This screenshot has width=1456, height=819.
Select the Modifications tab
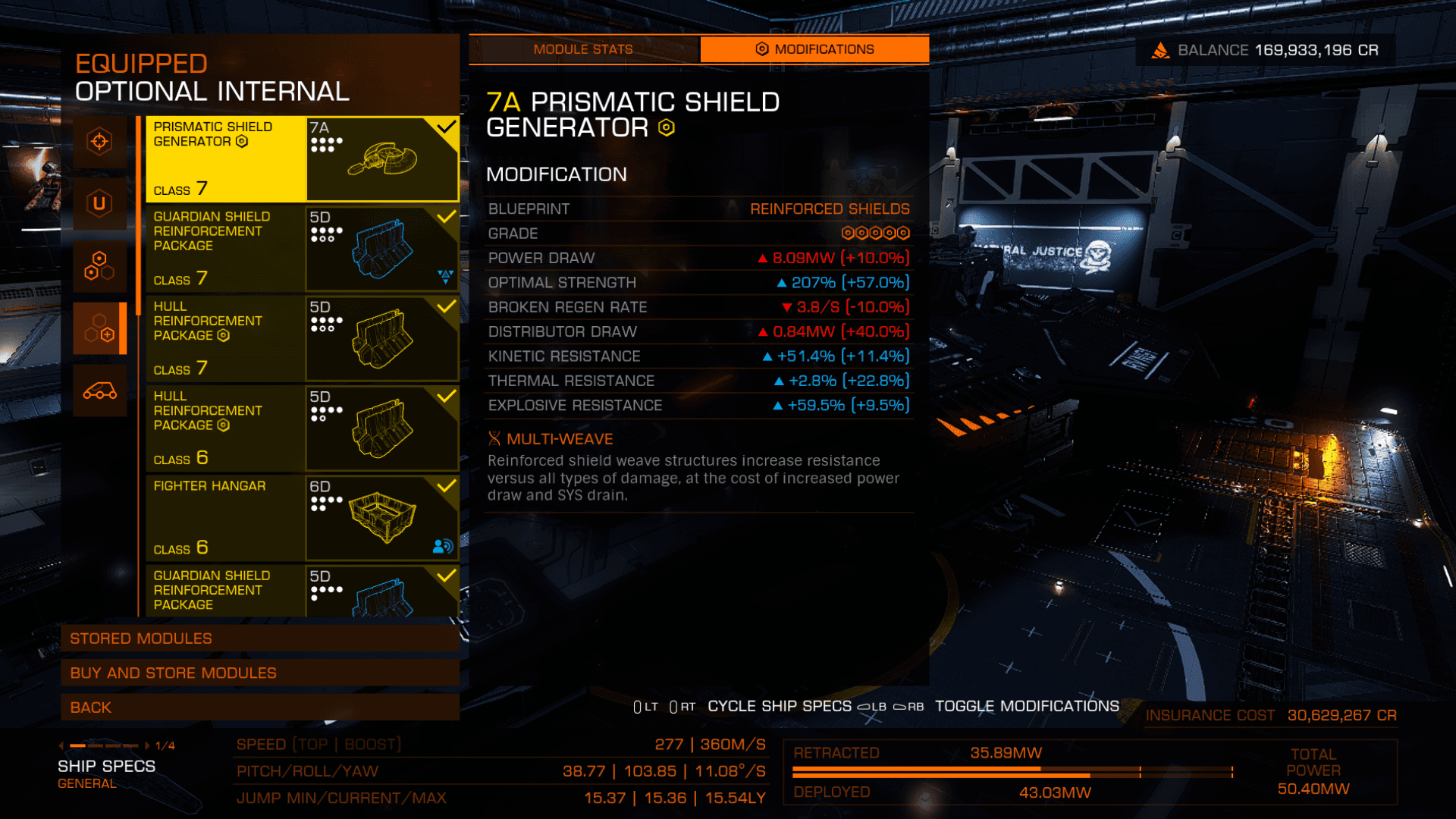point(814,49)
